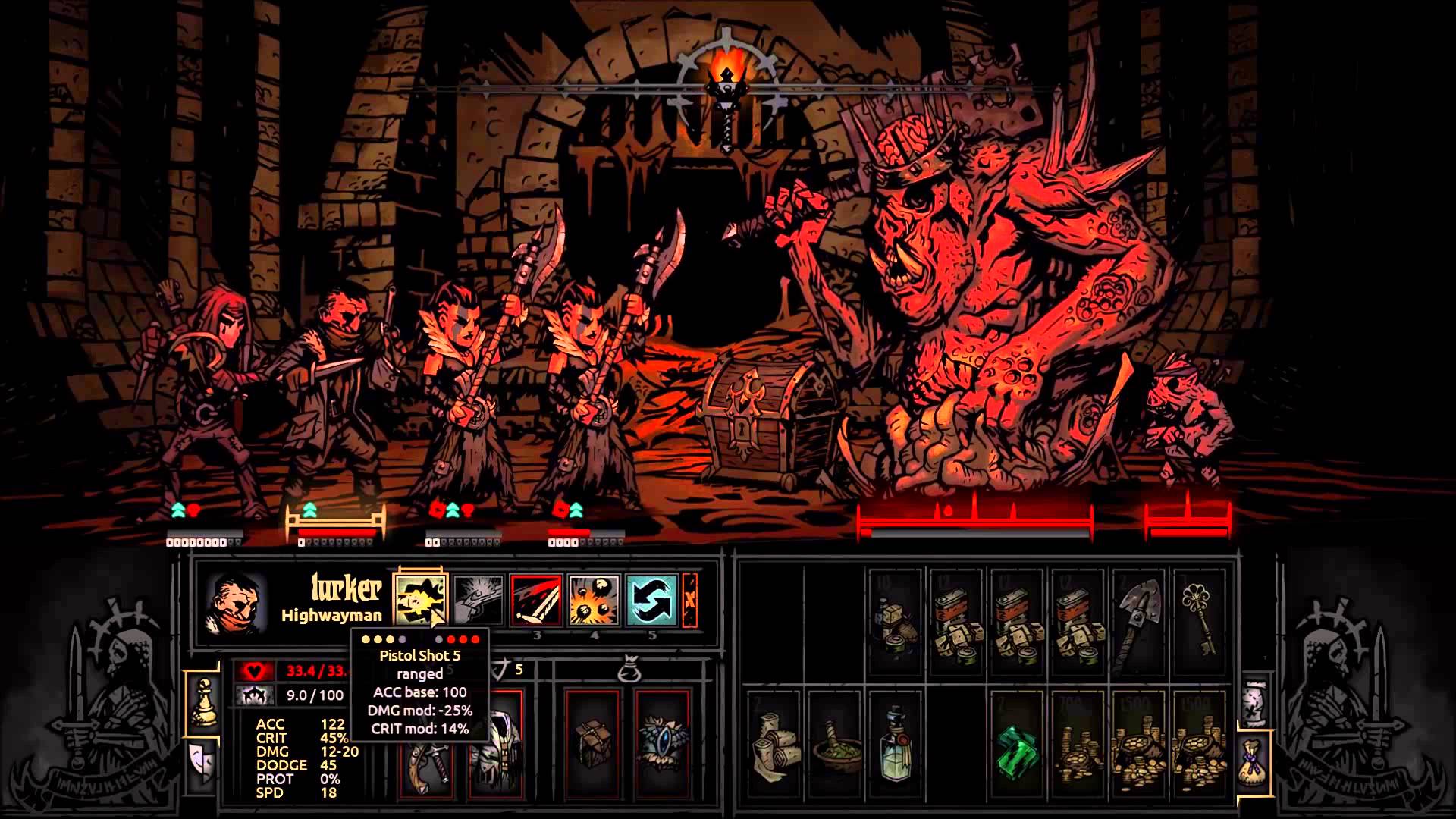1456x819 pixels.
Task: Select the Pistol Shot skill
Action: coord(421,600)
